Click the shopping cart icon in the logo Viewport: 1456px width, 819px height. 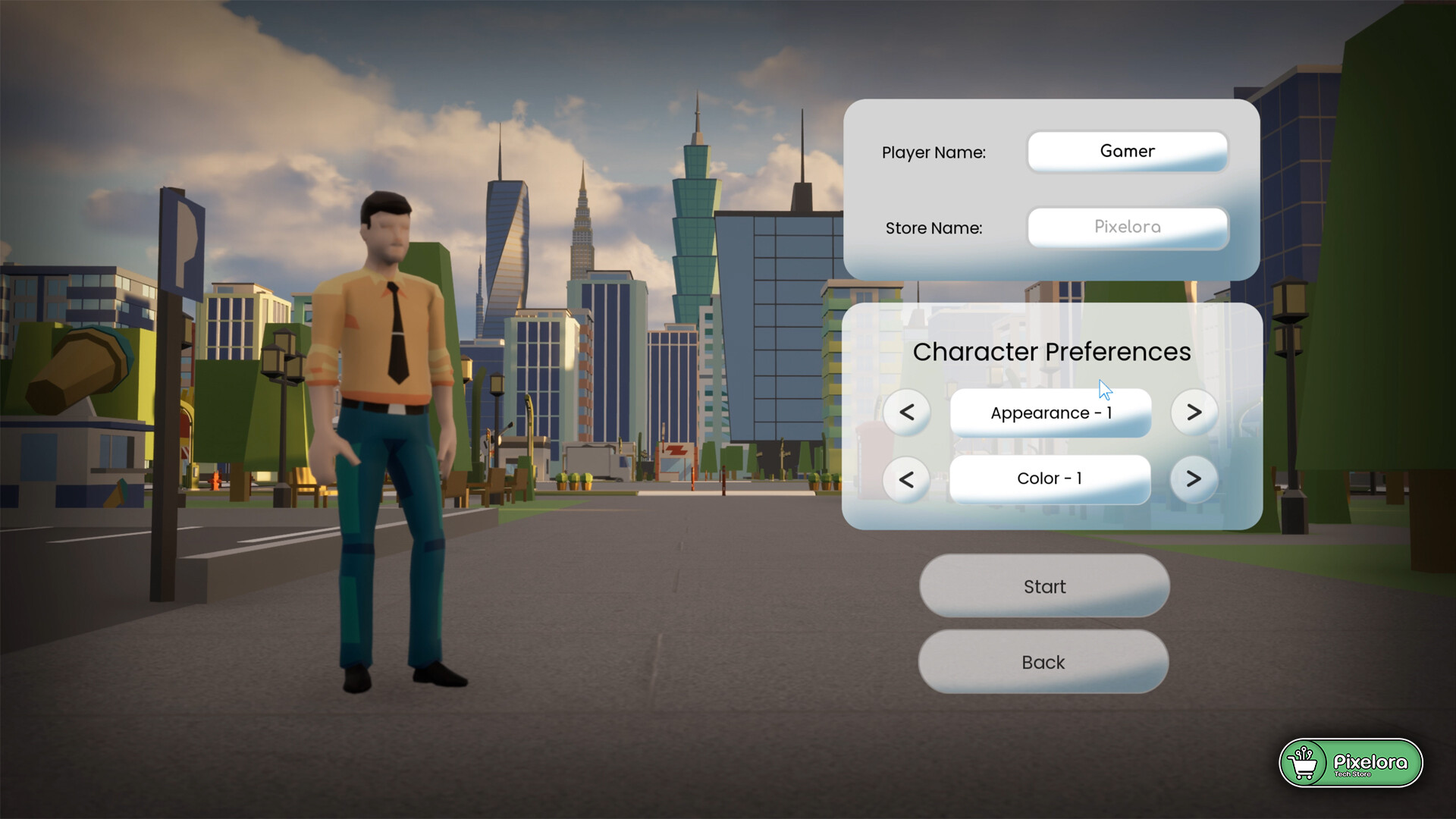[1304, 764]
